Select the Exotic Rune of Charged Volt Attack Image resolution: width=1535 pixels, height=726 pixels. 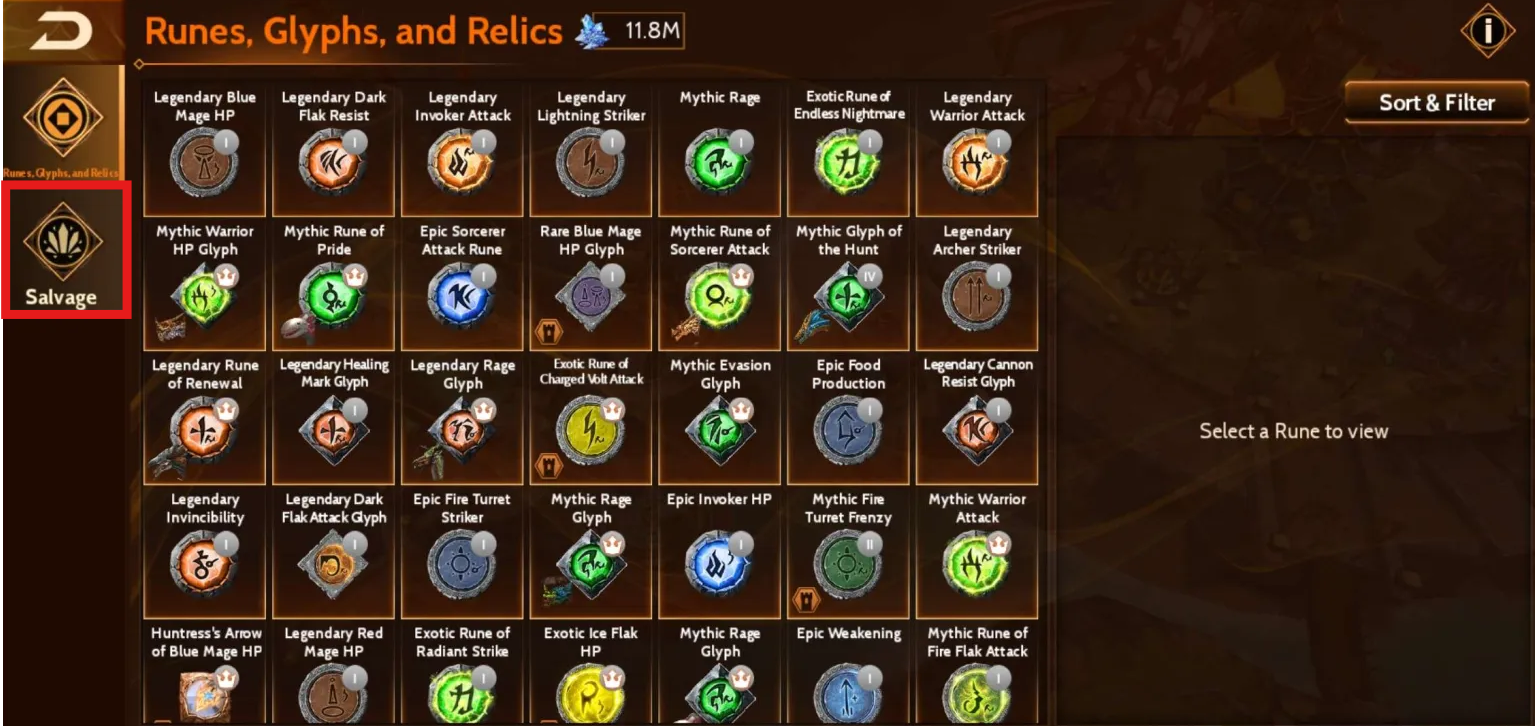click(591, 428)
